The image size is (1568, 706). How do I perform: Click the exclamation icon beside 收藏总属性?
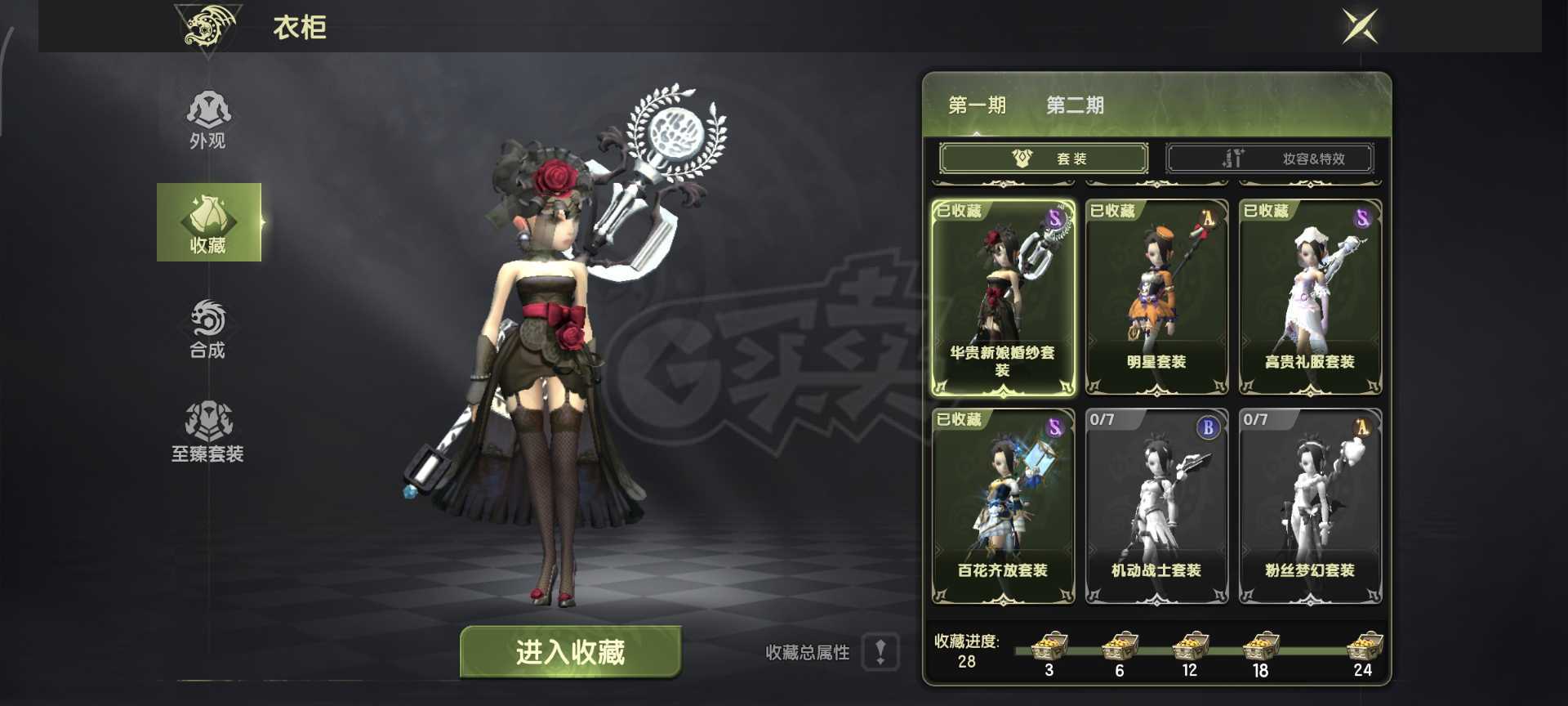click(880, 652)
